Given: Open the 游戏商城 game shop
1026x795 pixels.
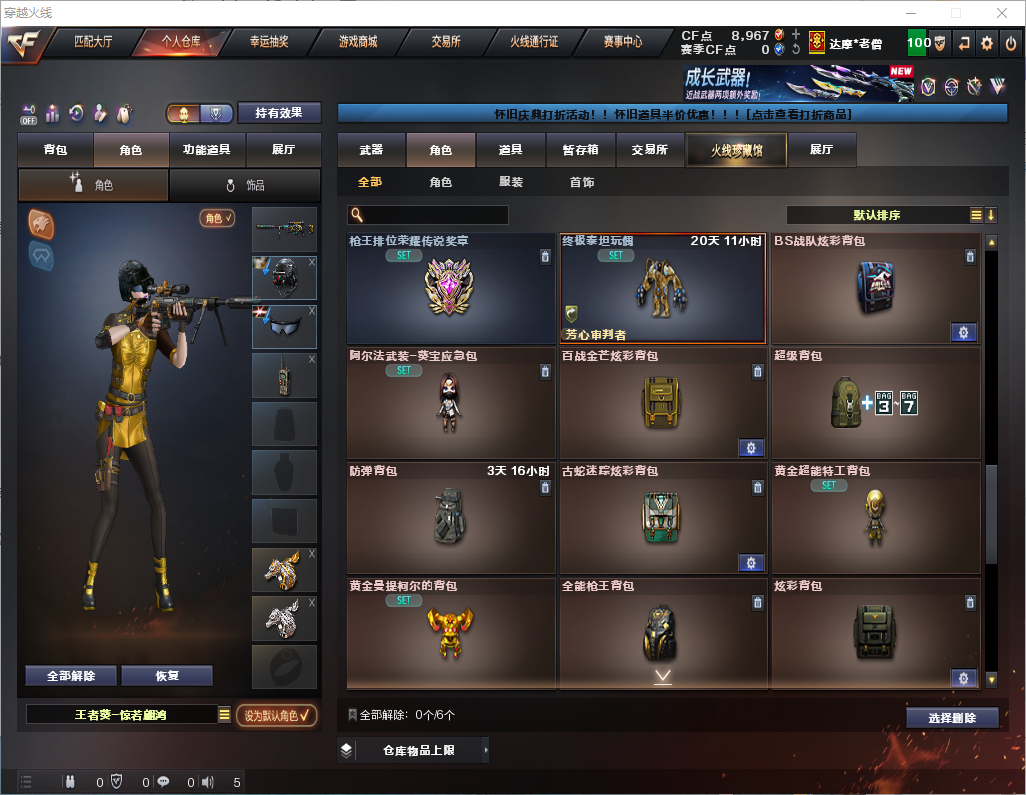Looking at the screenshot, I should pos(357,42).
